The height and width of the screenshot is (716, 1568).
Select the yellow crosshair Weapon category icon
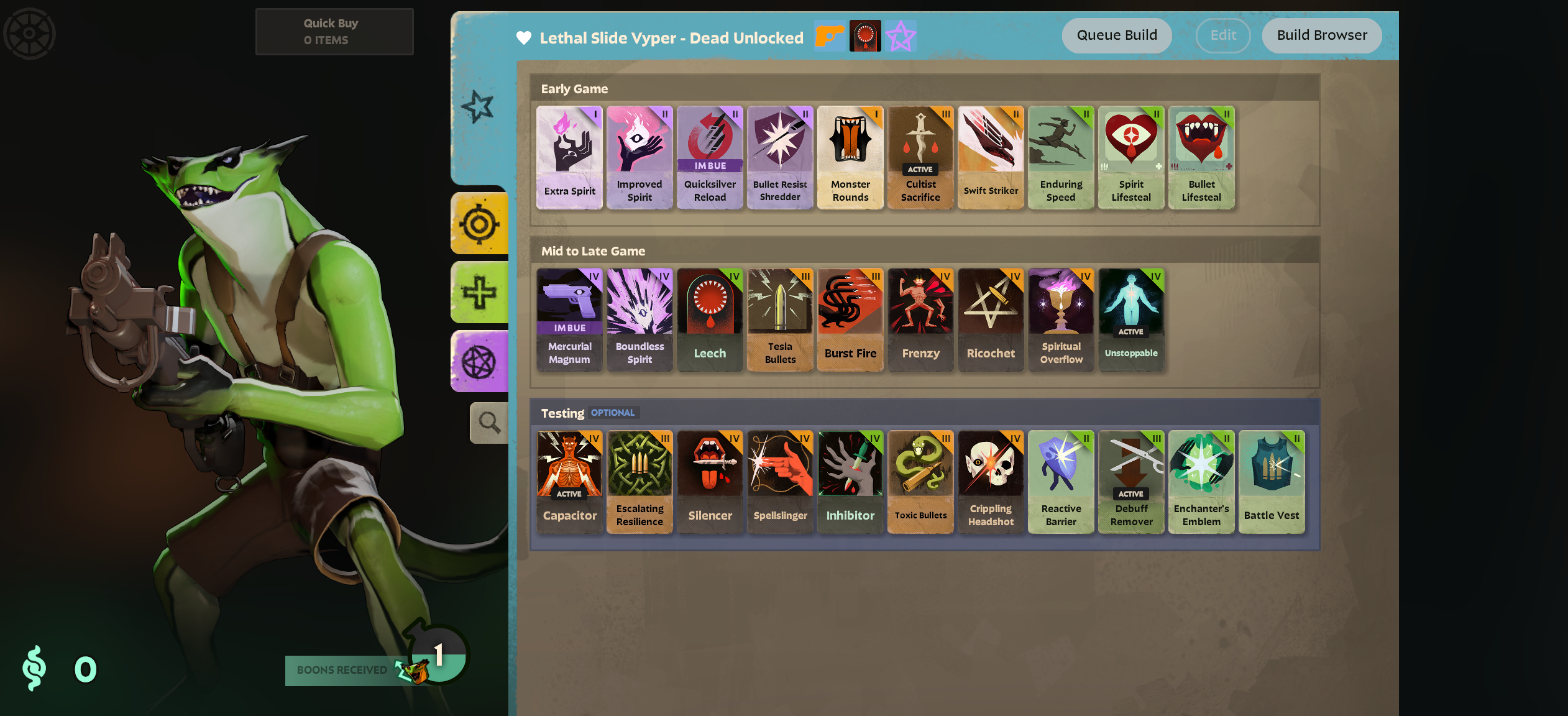point(480,224)
